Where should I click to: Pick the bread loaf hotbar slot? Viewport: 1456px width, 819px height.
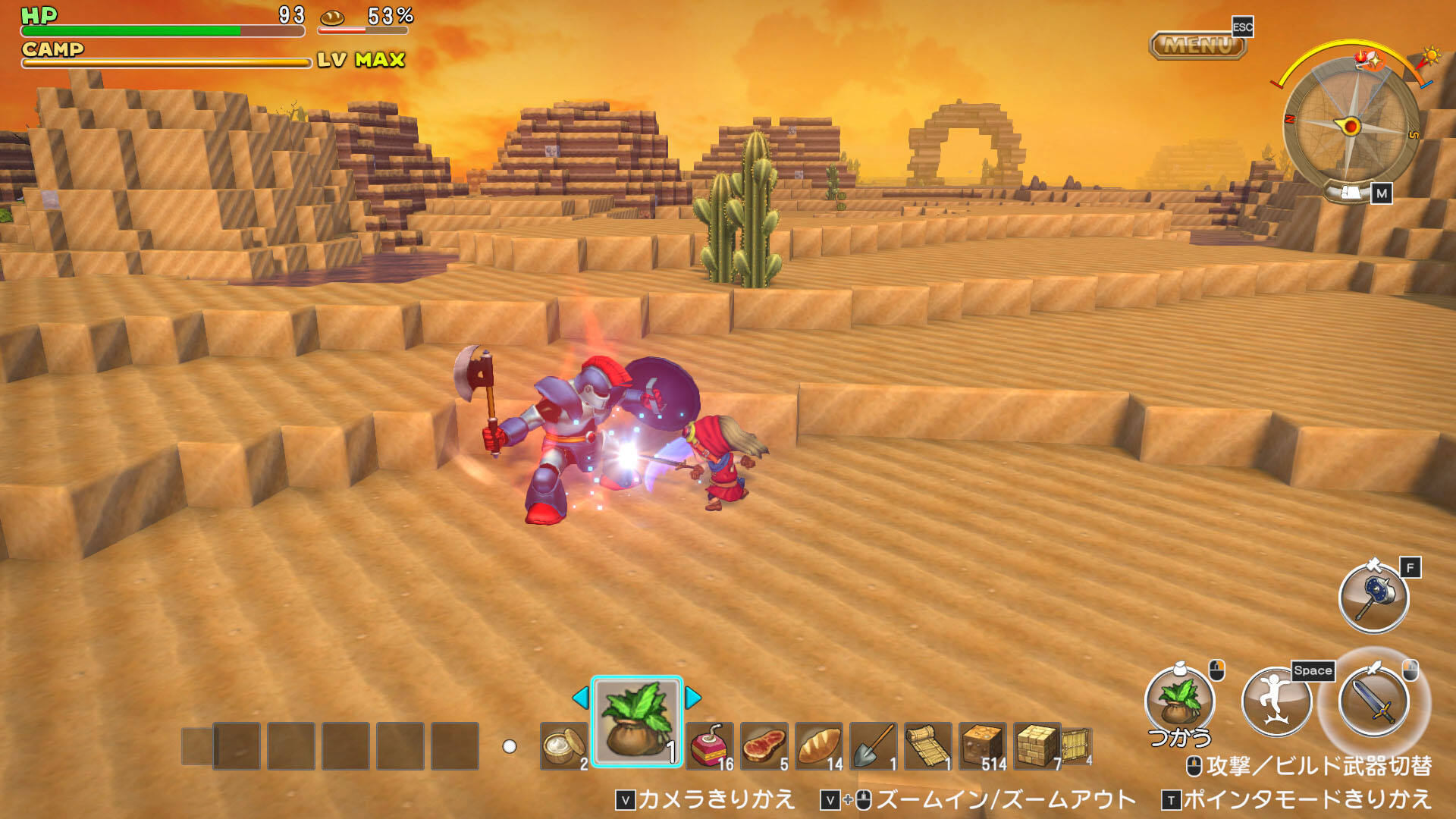pos(819,746)
